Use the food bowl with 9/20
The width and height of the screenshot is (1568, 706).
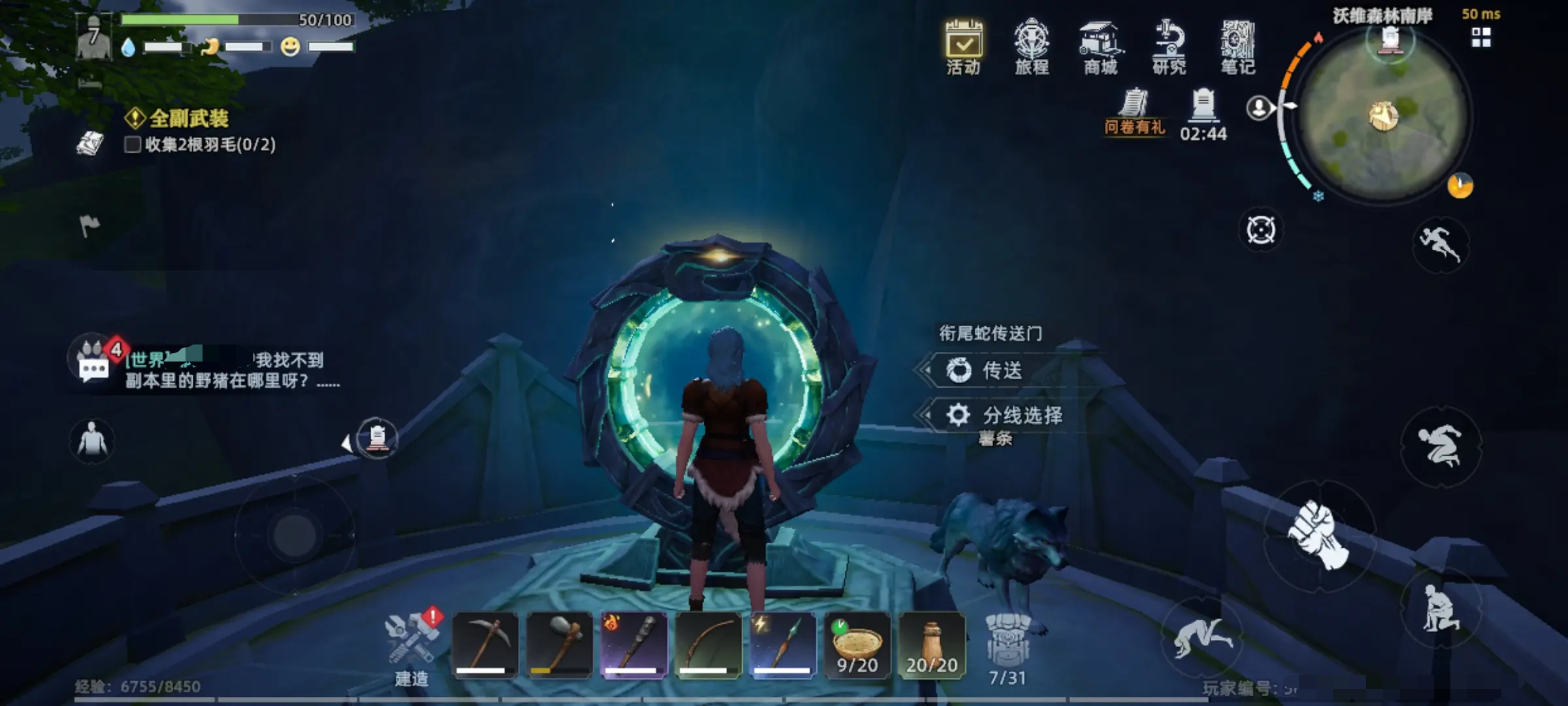point(857,645)
